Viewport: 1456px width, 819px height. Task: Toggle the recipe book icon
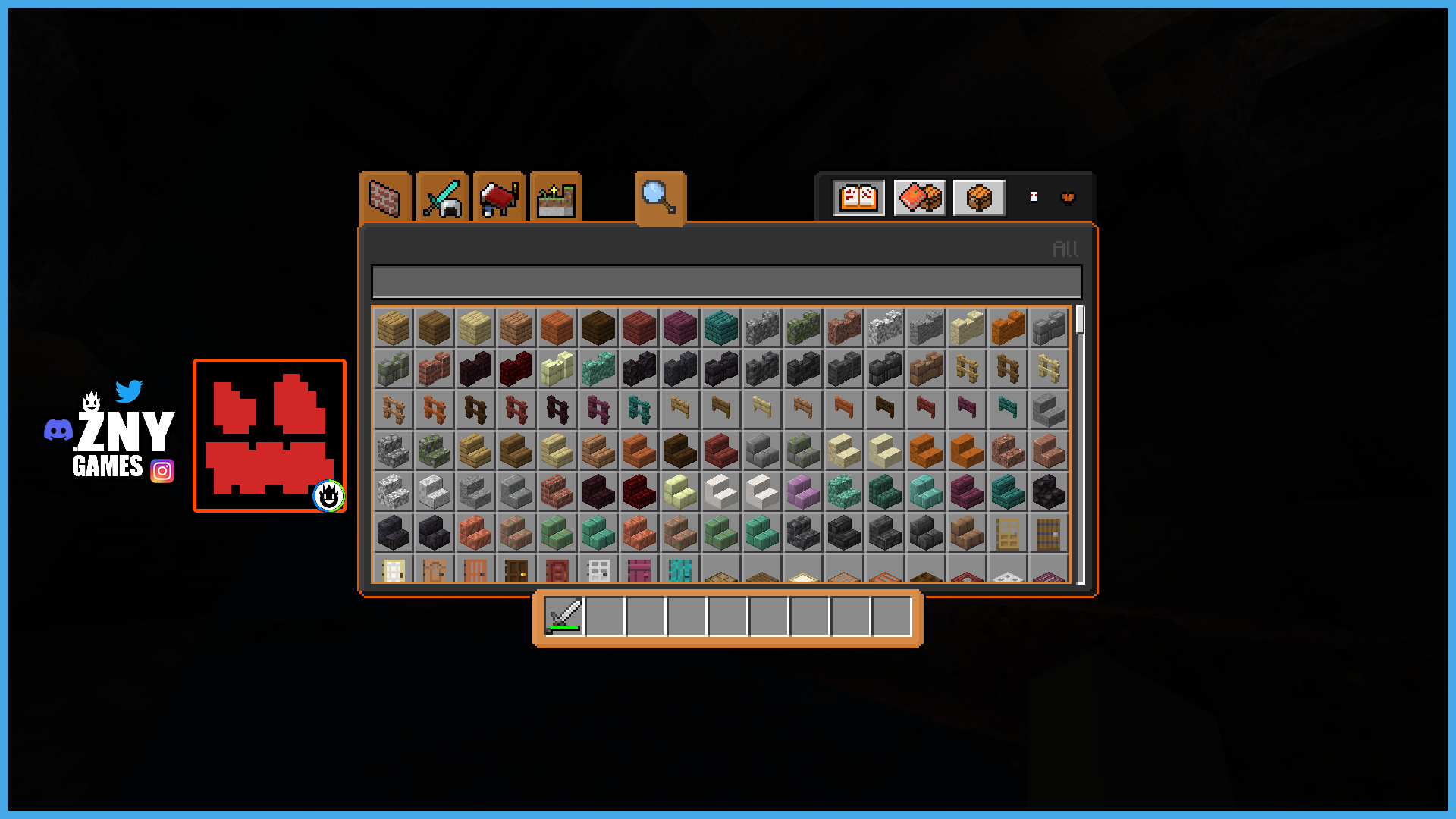(858, 198)
